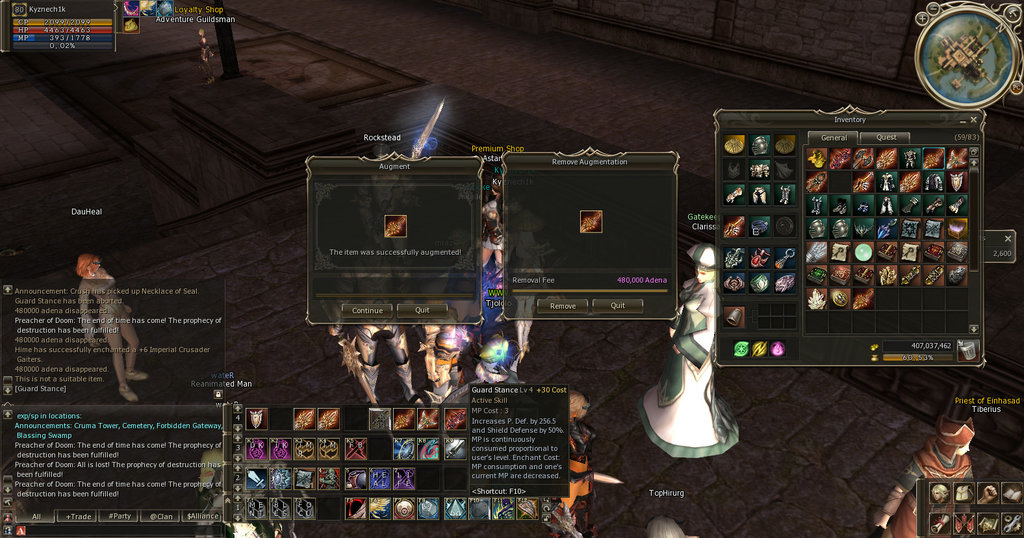Choose the white crystal cluster item

pyautogui.click(x=817, y=298)
